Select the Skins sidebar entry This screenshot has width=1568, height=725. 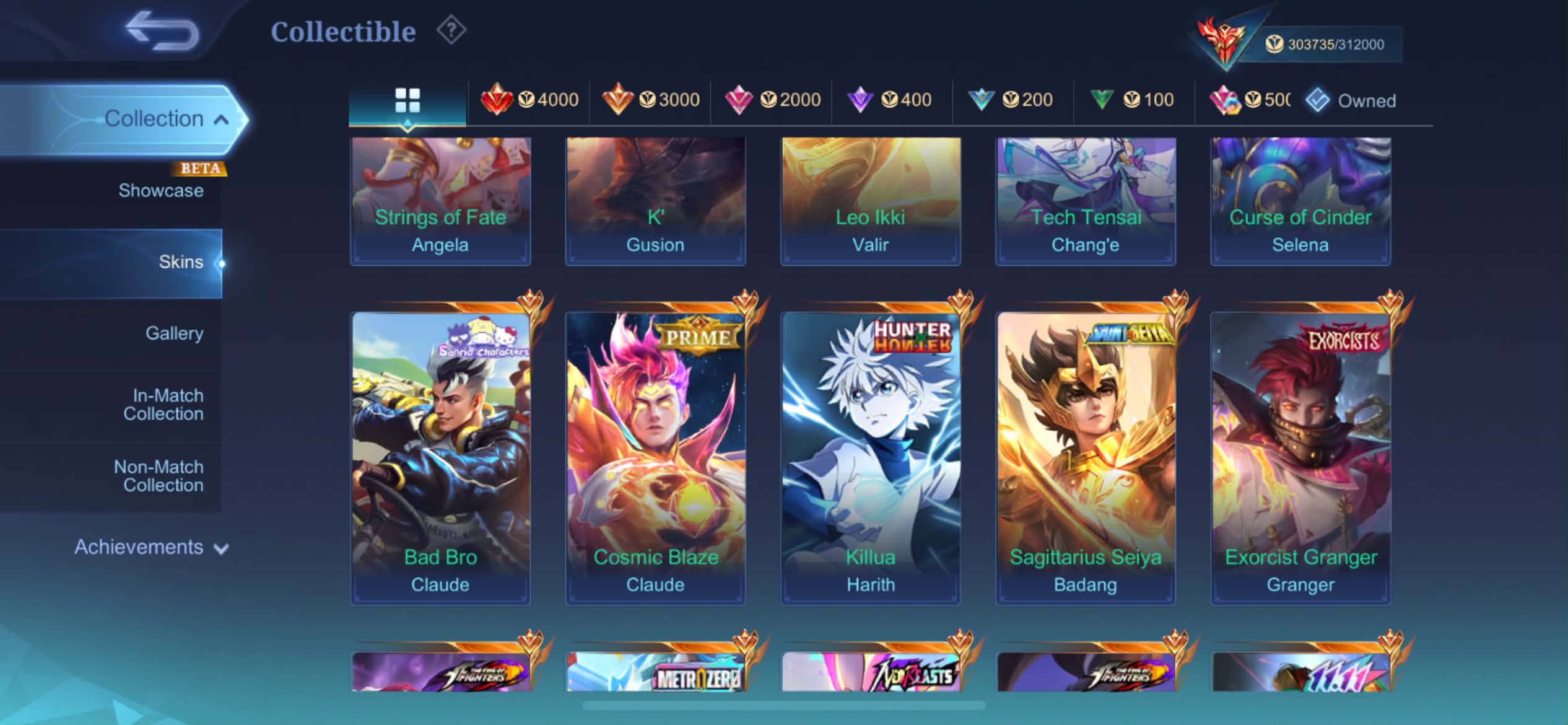tap(180, 262)
